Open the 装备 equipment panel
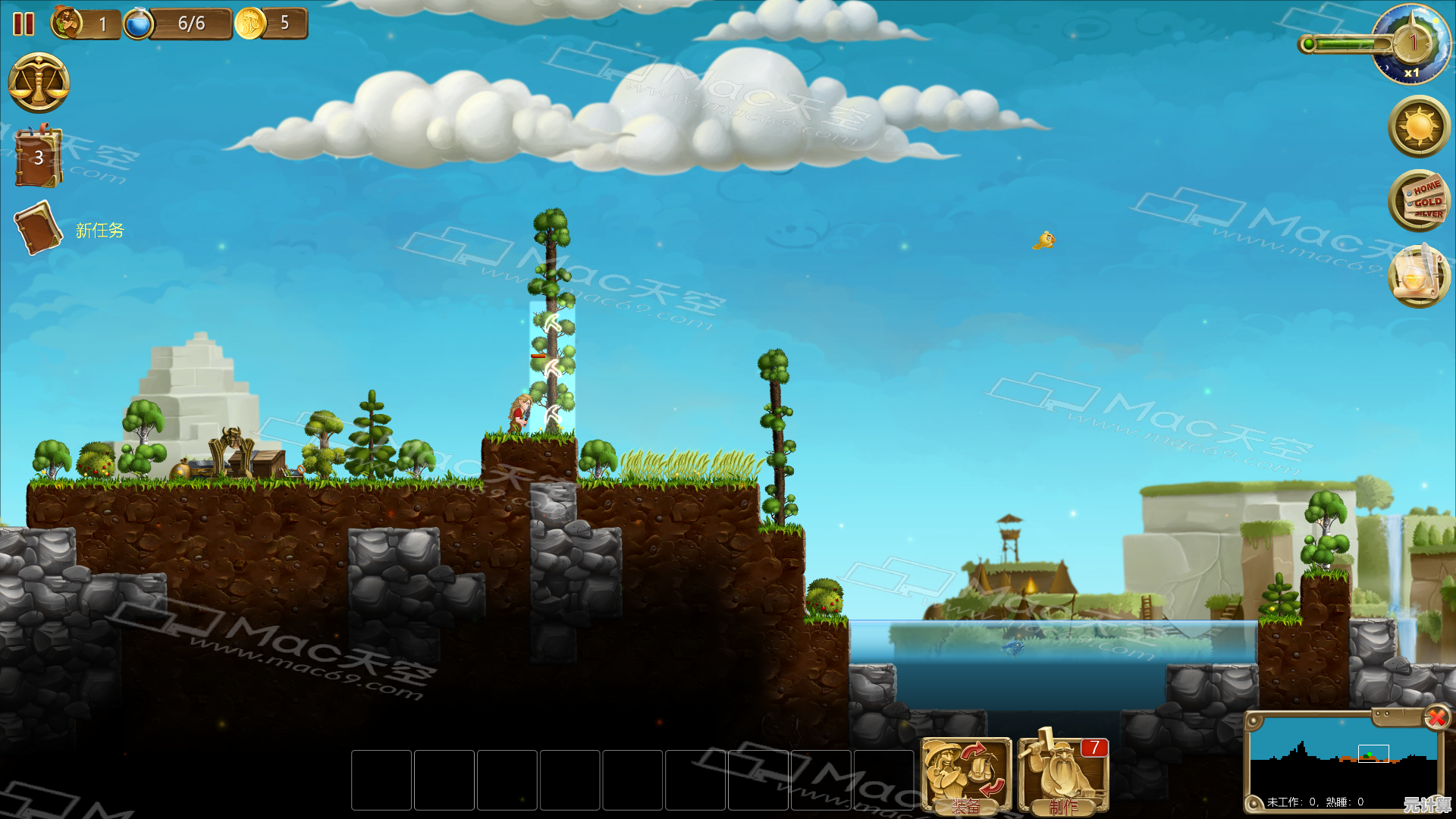Viewport: 1456px width, 819px height. [x=965, y=775]
